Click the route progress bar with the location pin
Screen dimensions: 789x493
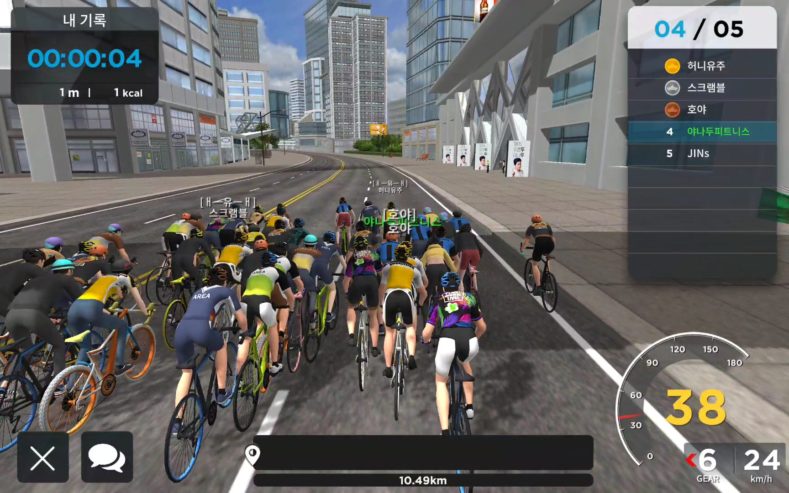(422, 454)
